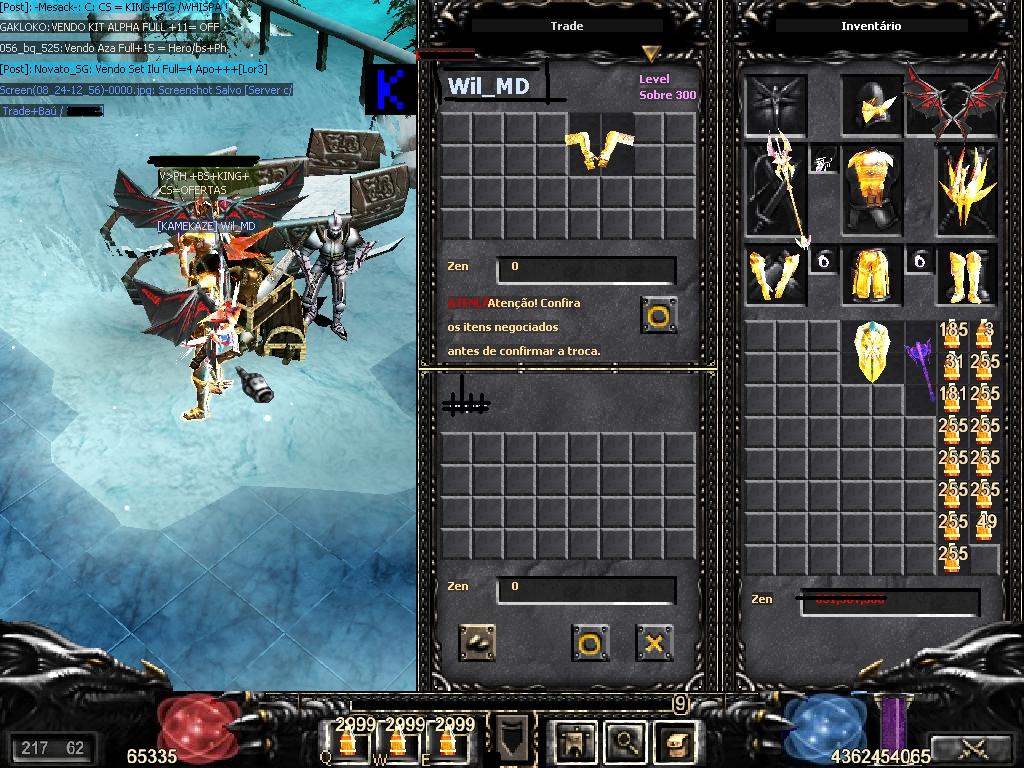
Task: Select the equipped golden gloves in inventory
Action: (775, 275)
